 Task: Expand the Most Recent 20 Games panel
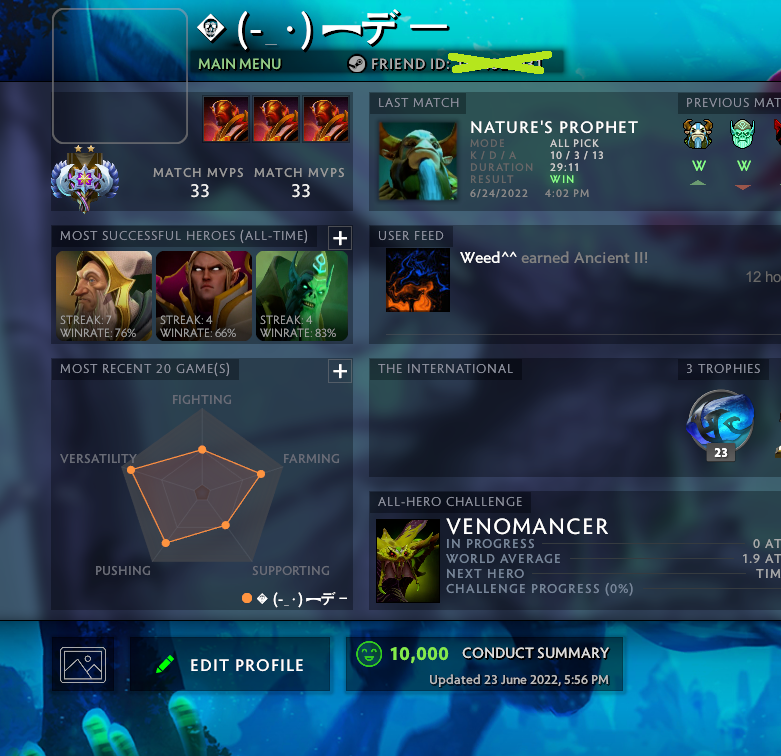point(340,371)
